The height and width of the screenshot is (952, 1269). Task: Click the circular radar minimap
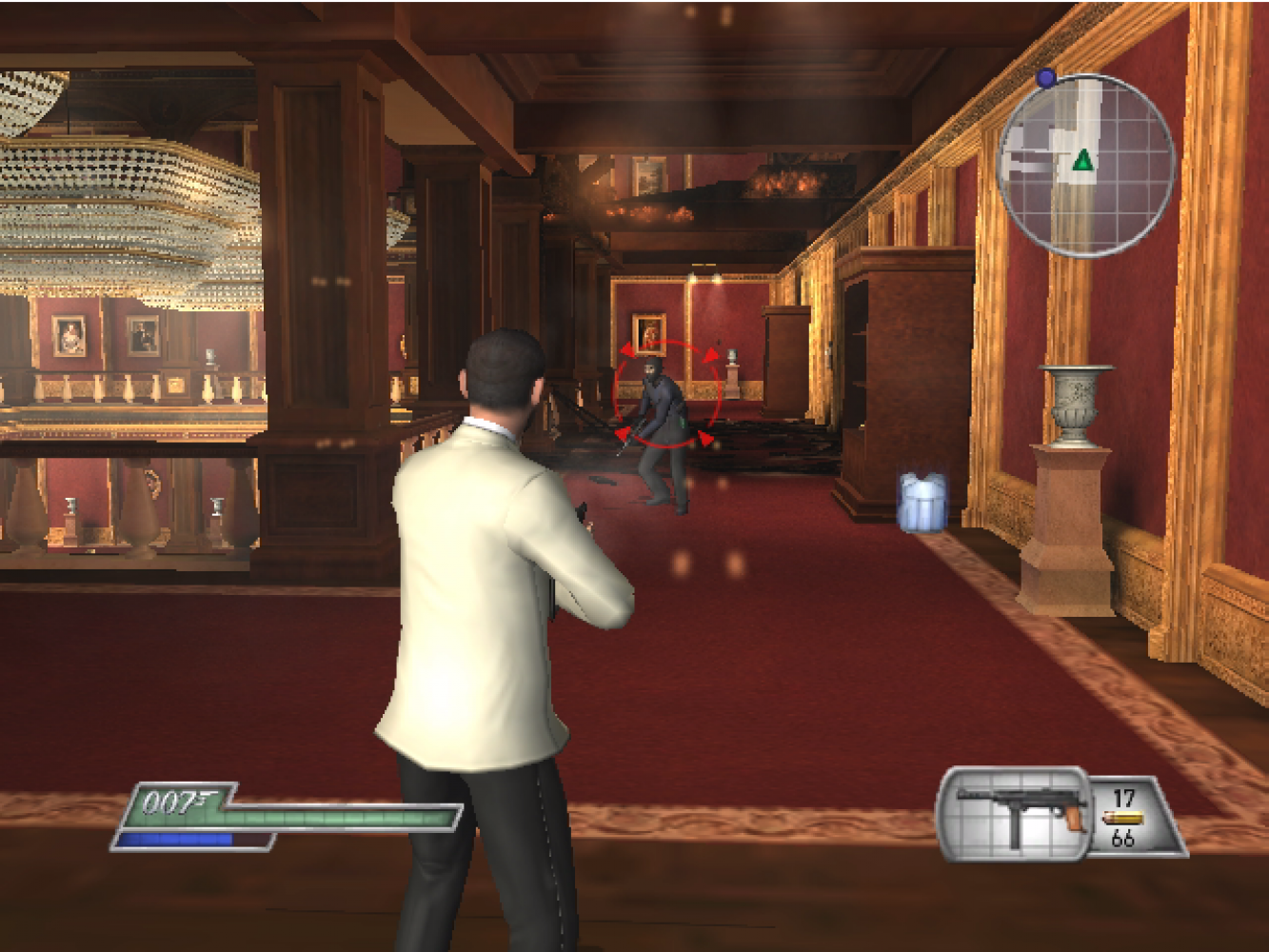(x=1086, y=165)
